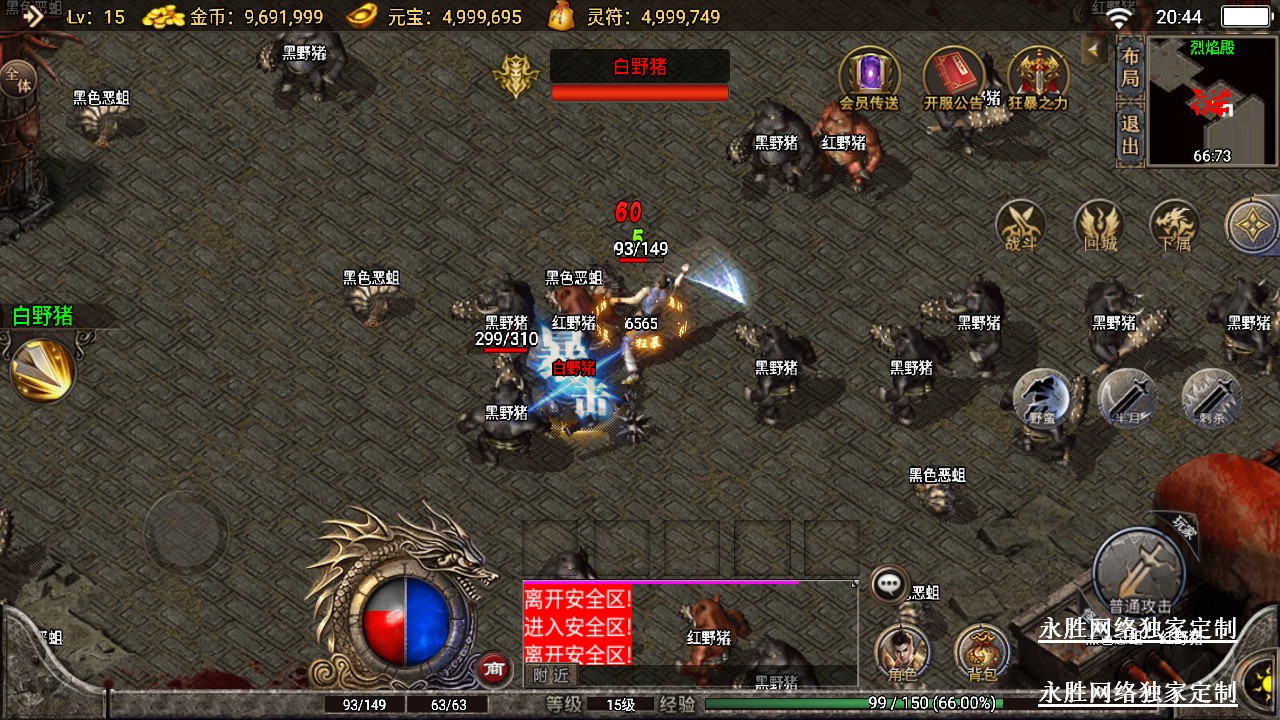
Task: Cast the 野蛮 charge skill
Action: pyautogui.click(x=1042, y=399)
